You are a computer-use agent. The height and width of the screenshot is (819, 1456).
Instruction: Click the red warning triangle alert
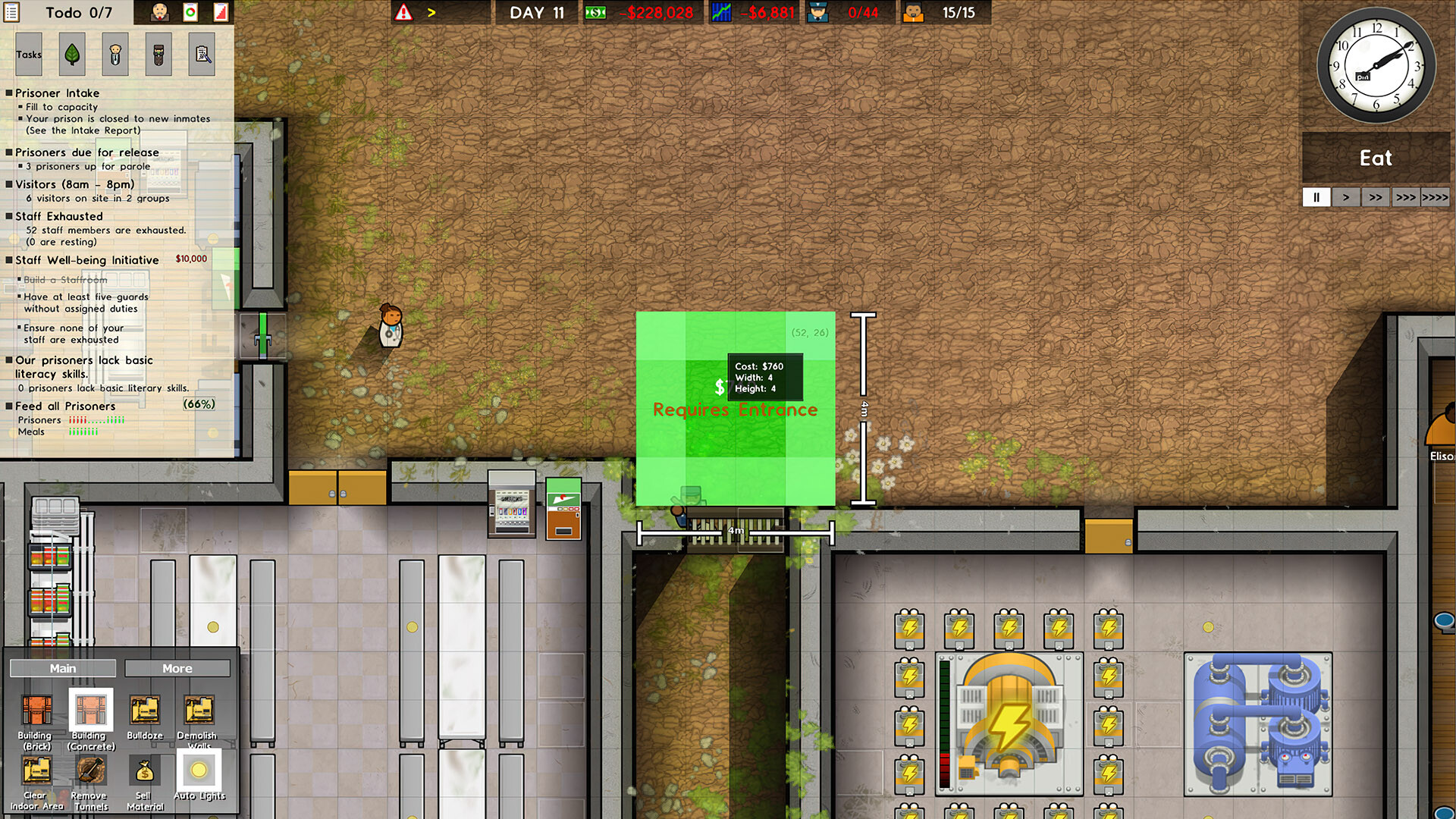coord(404,11)
